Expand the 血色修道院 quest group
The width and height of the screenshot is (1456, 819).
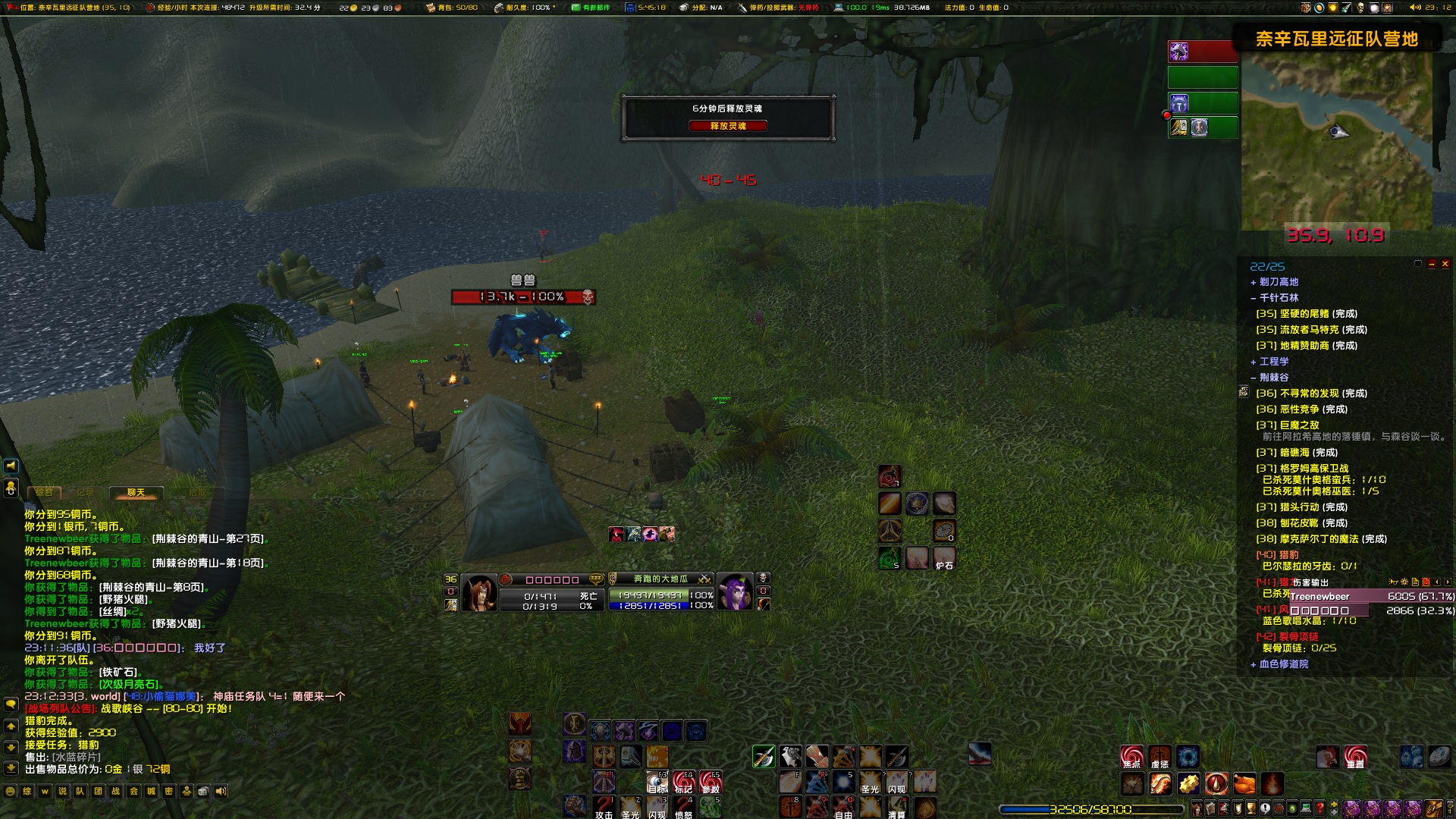[x=1254, y=664]
